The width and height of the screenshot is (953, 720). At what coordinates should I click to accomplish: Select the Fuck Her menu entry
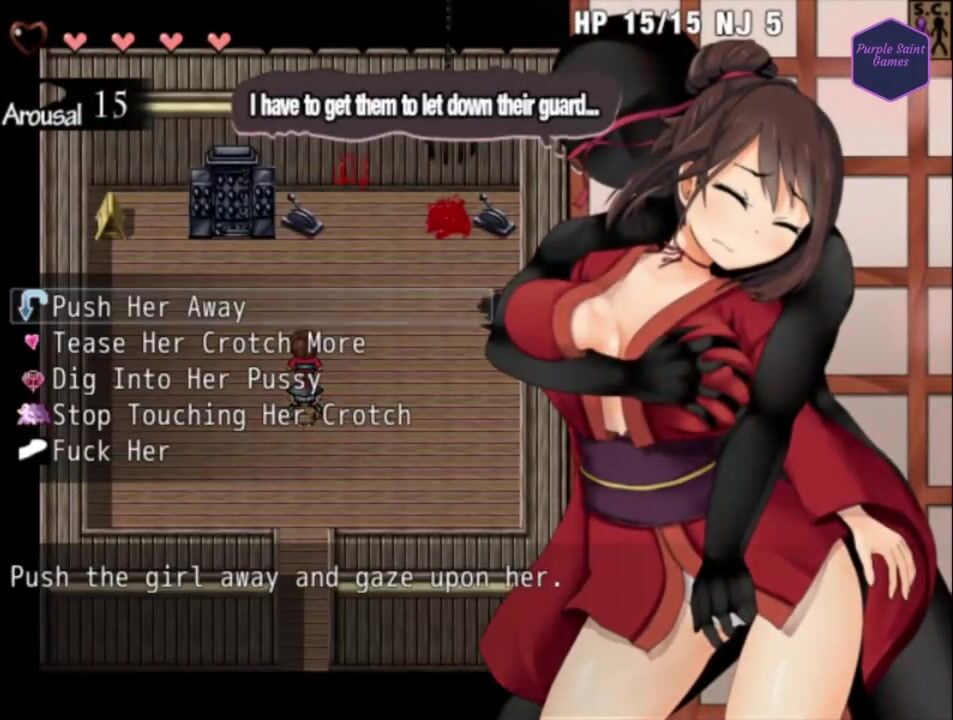pos(110,451)
